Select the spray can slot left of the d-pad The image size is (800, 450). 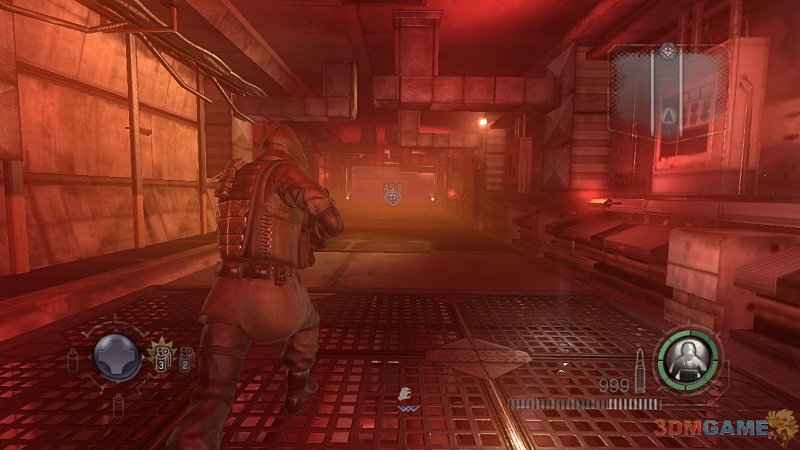pos(73,359)
